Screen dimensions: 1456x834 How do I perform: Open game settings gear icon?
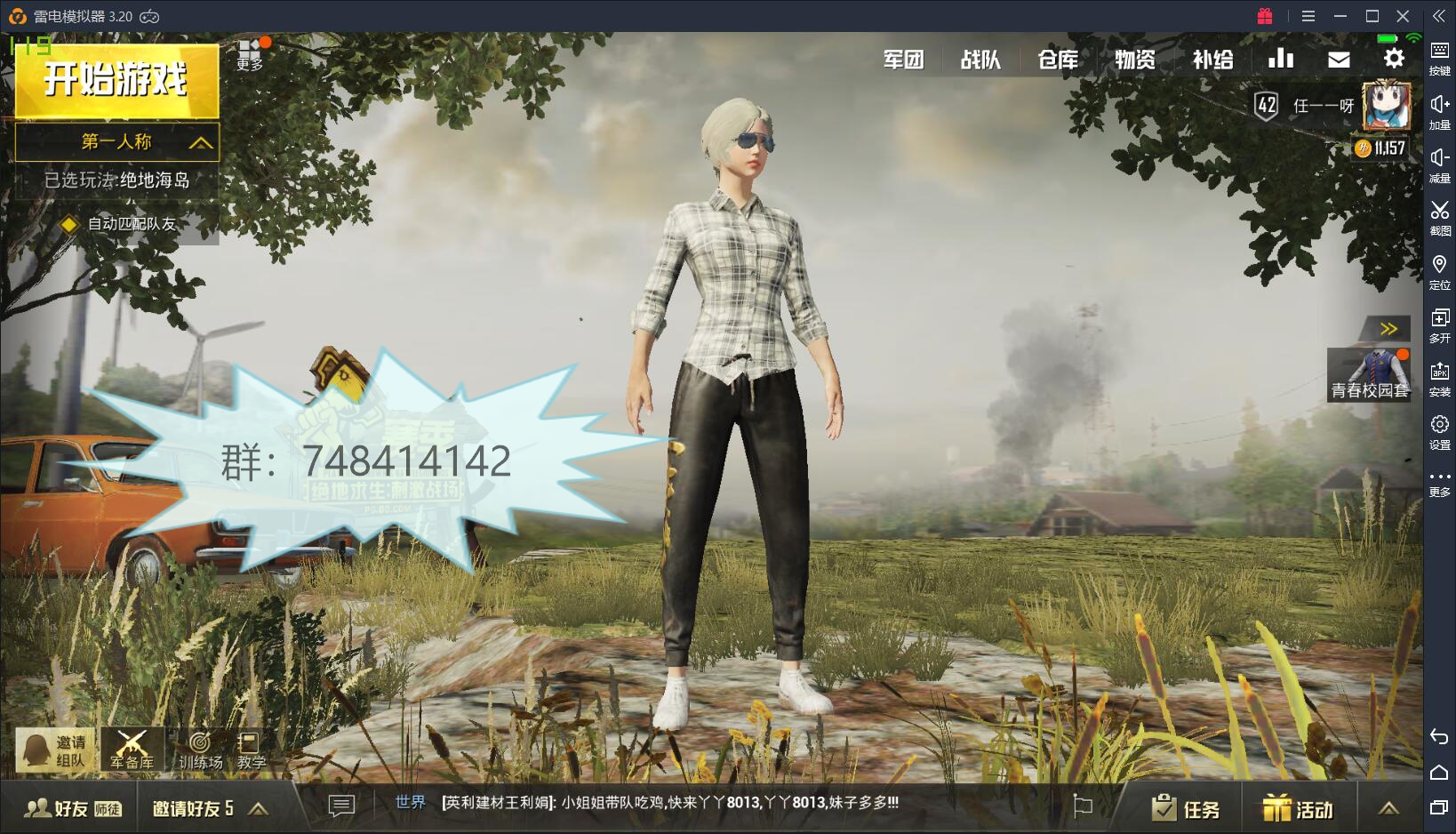[x=1394, y=59]
